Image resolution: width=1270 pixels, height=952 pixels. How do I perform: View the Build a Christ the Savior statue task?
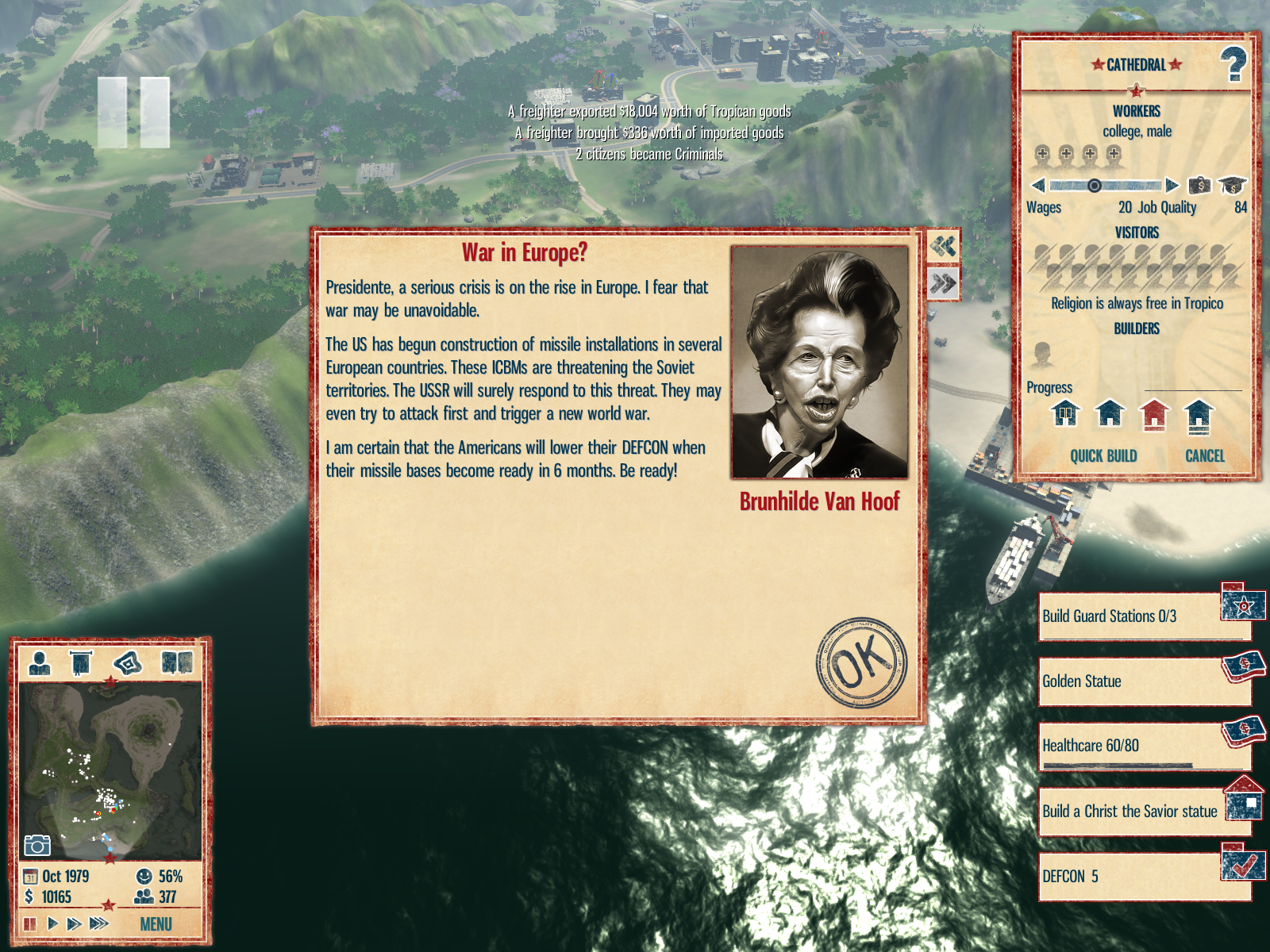click(1131, 811)
